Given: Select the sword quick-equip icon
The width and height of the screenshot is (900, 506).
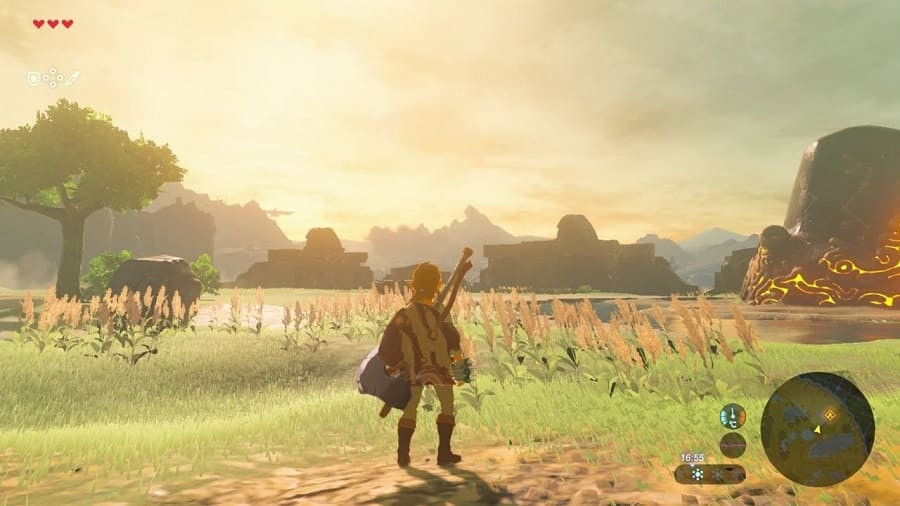Looking at the screenshot, I should (73, 78).
